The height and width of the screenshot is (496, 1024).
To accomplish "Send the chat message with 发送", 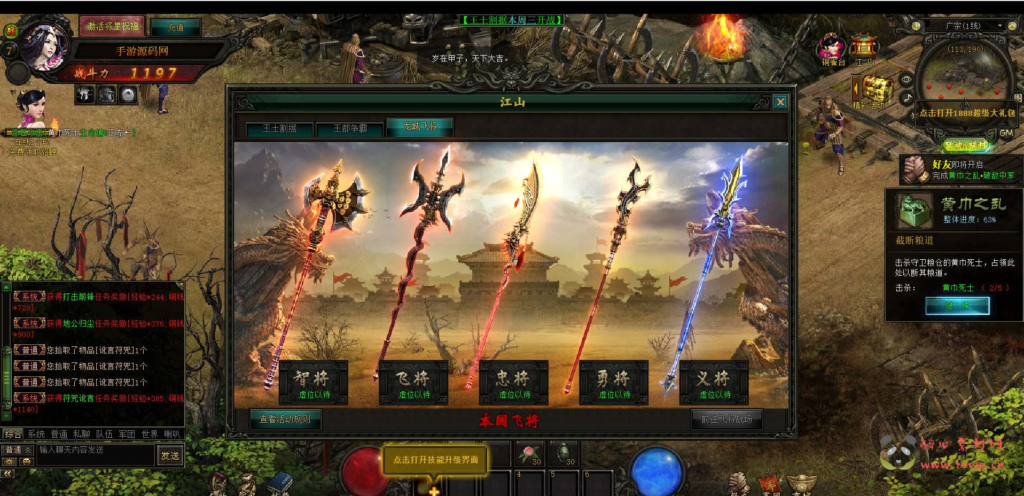I will pyautogui.click(x=170, y=455).
